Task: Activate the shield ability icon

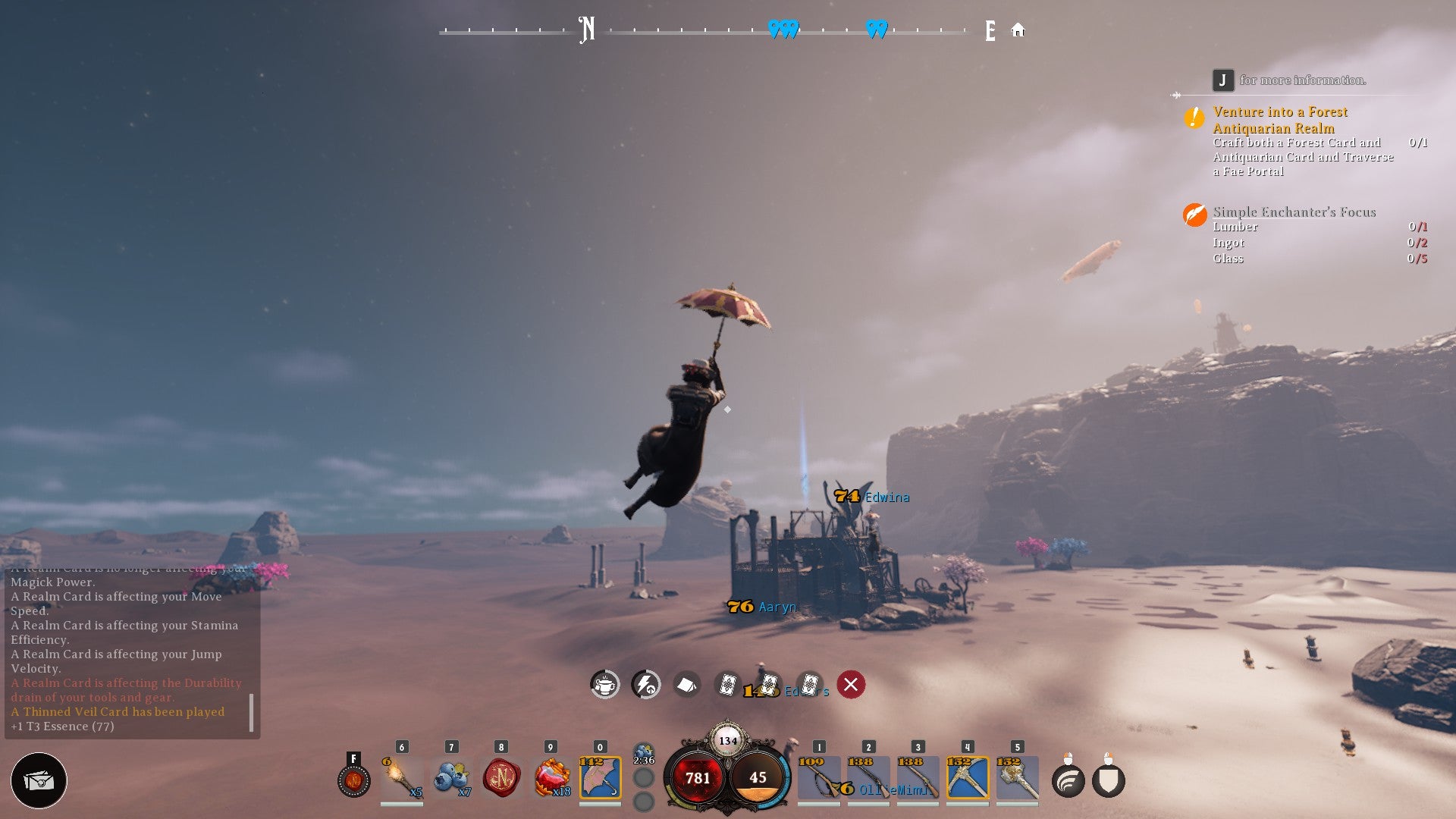Action: coord(1109,781)
